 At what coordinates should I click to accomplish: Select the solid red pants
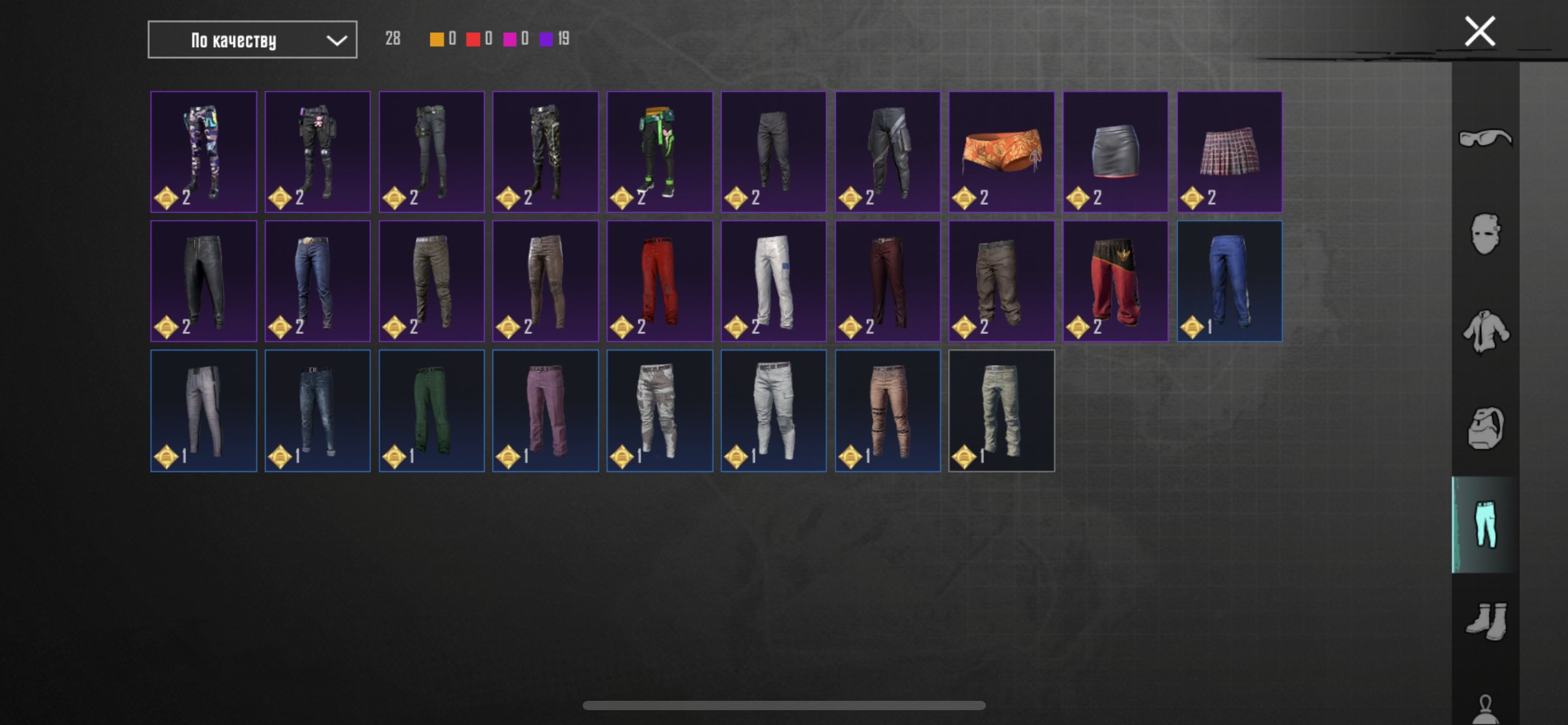coord(660,281)
